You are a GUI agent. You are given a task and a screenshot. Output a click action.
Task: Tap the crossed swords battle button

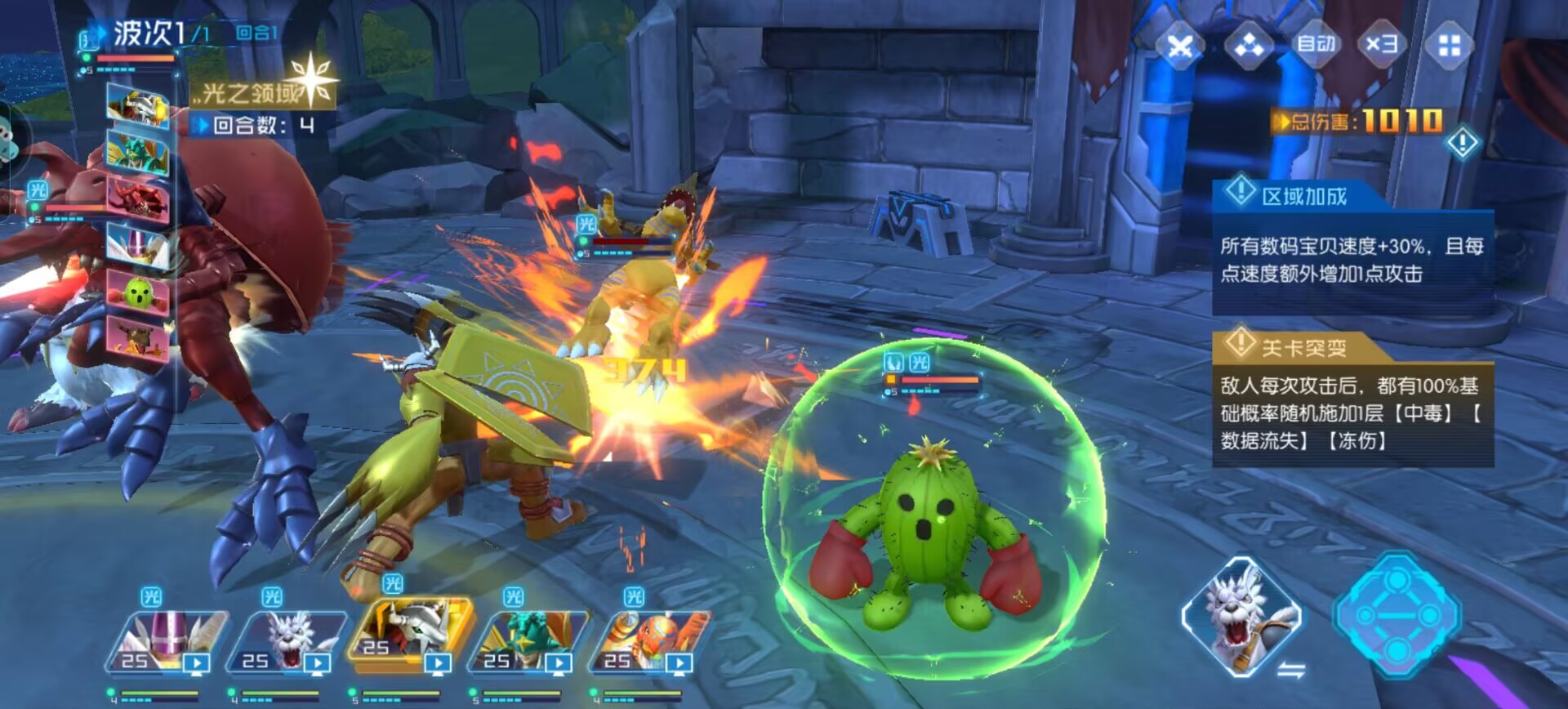point(1180,46)
